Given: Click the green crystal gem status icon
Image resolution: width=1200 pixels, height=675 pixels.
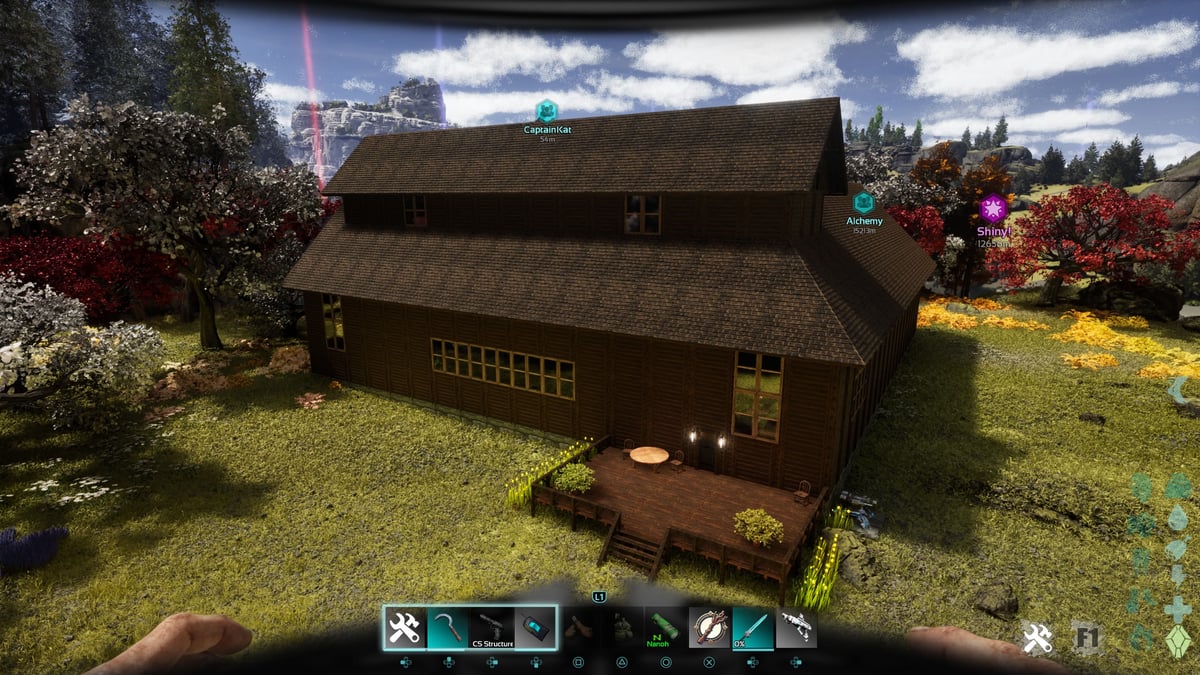Looking at the screenshot, I should (x=1179, y=641).
